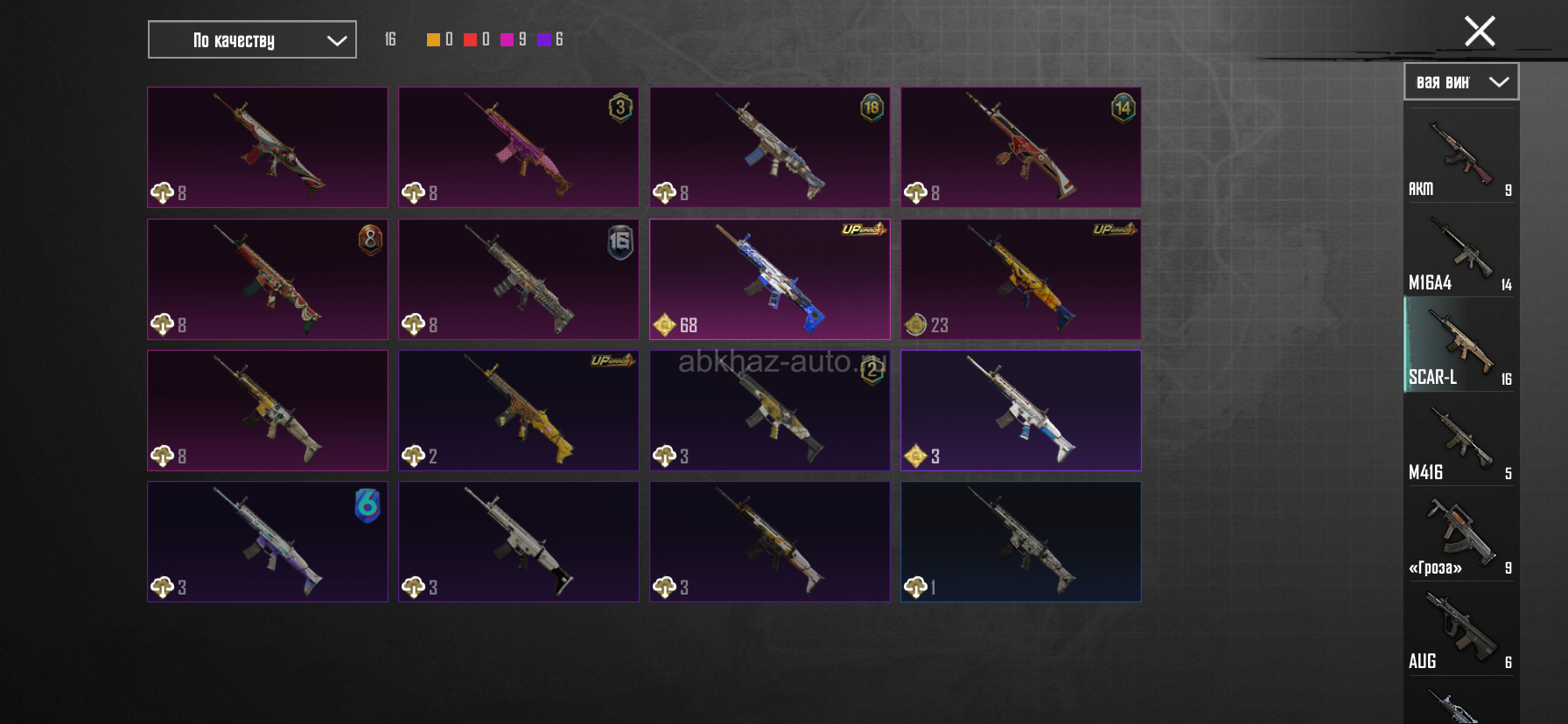The width and height of the screenshot is (1568, 724).
Task: Open the "По качеству" sort dropdown
Action: click(252, 40)
